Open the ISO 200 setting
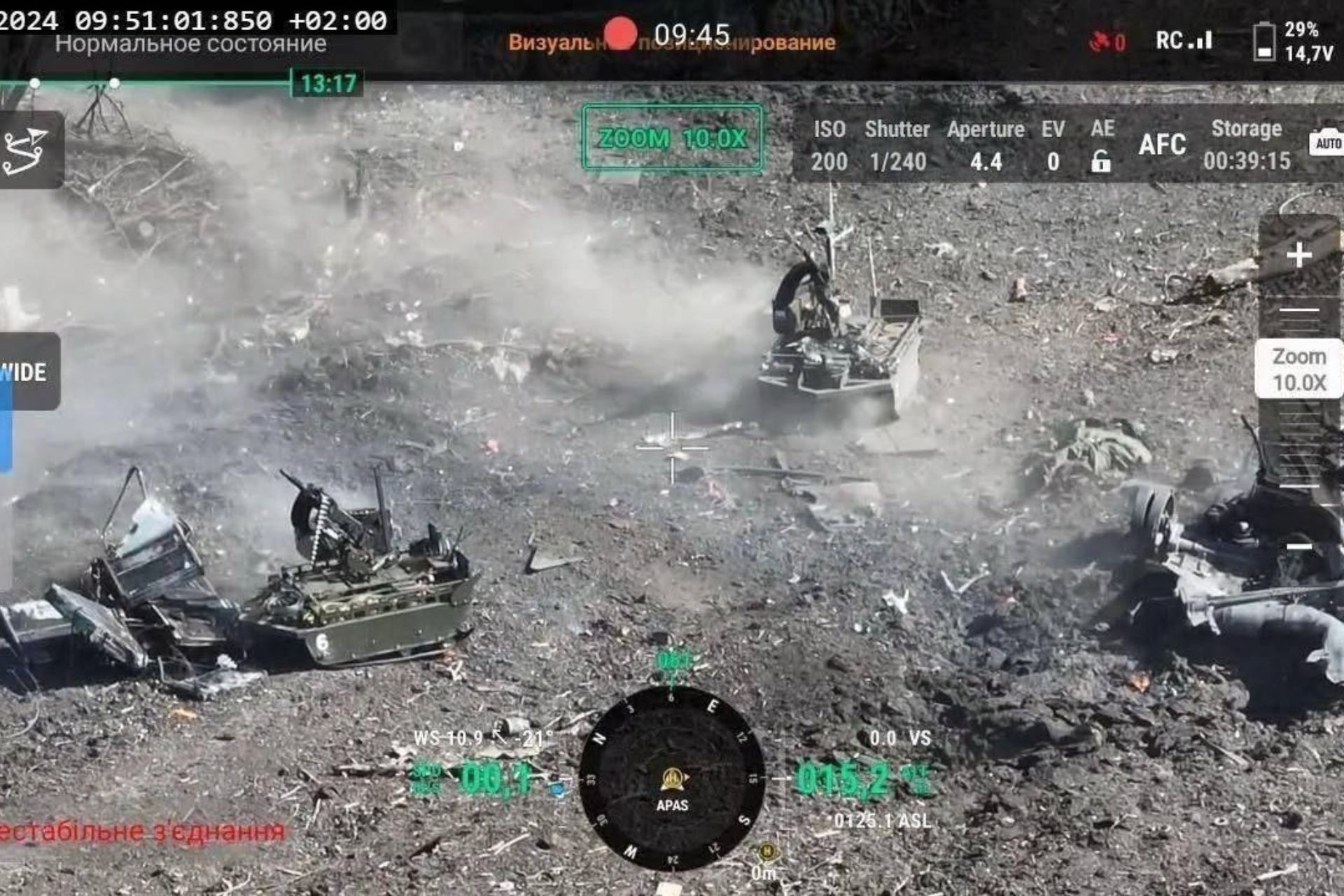This screenshot has height=896, width=1344. click(x=830, y=145)
